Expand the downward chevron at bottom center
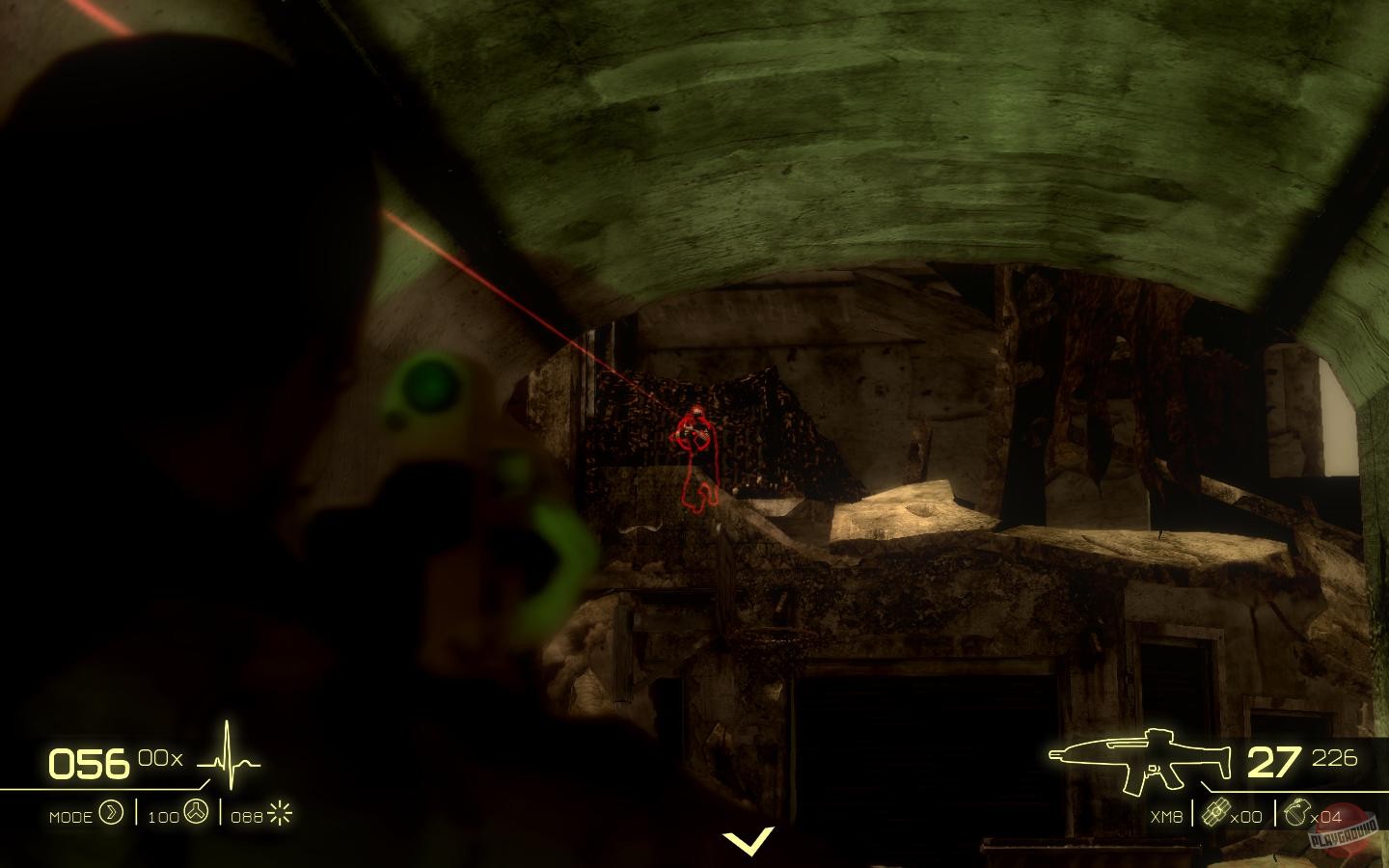Screen dimensions: 1389x868 pyautogui.click(x=751, y=841)
